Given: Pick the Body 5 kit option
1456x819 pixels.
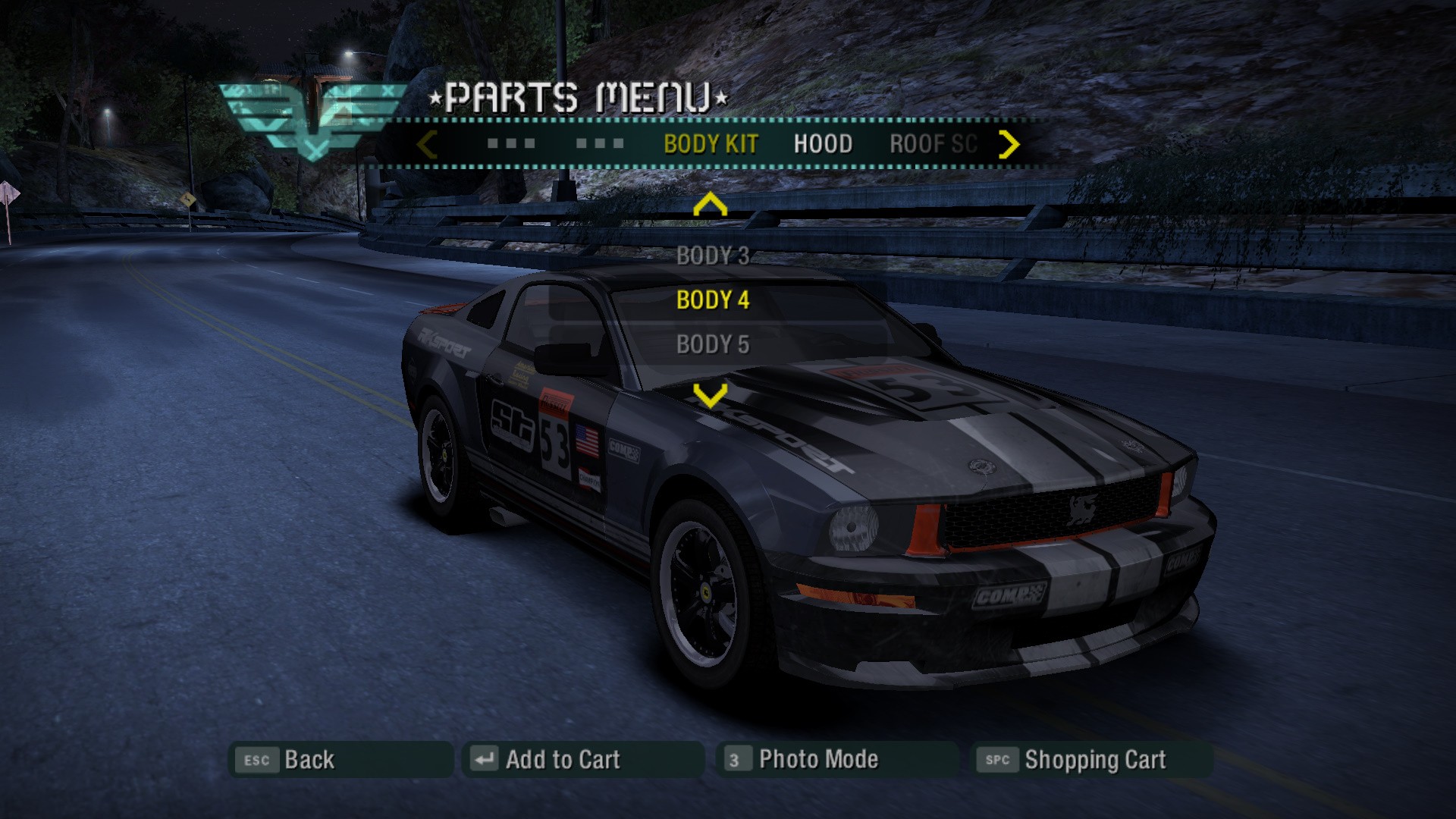Looking at the screenshot, I should point(712,344).
